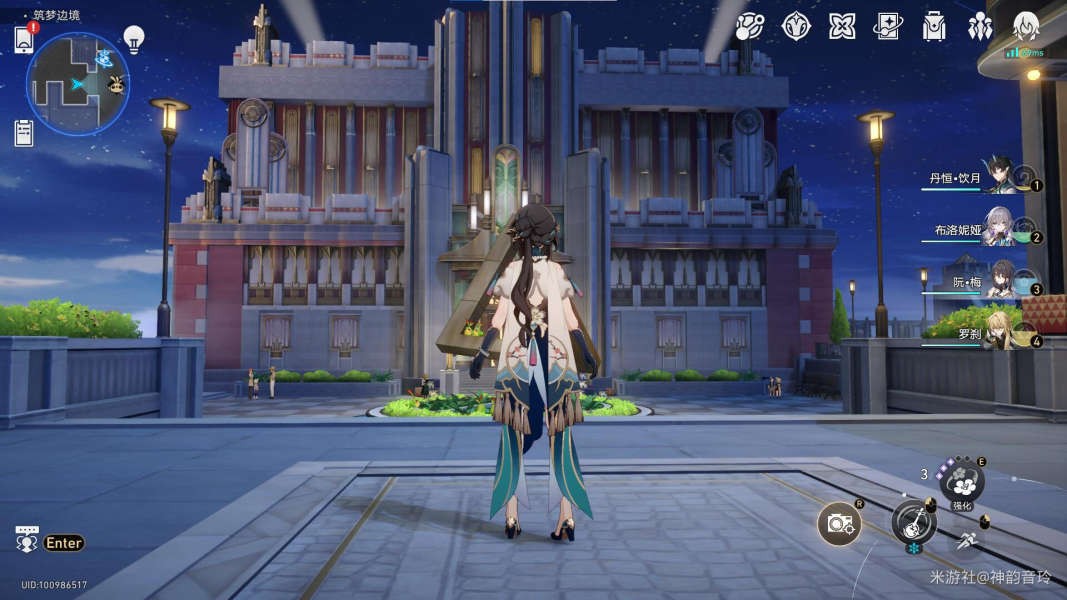Open the chat box beside Enter
This screenshot has height=600, width=1067.
coord(26,539)
